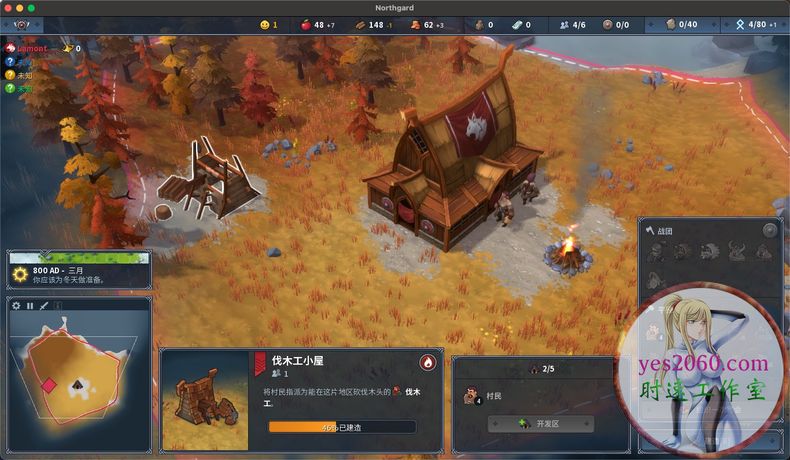
Task: Open the clan menu button in top-left corner
Action: tap(22, 25)
